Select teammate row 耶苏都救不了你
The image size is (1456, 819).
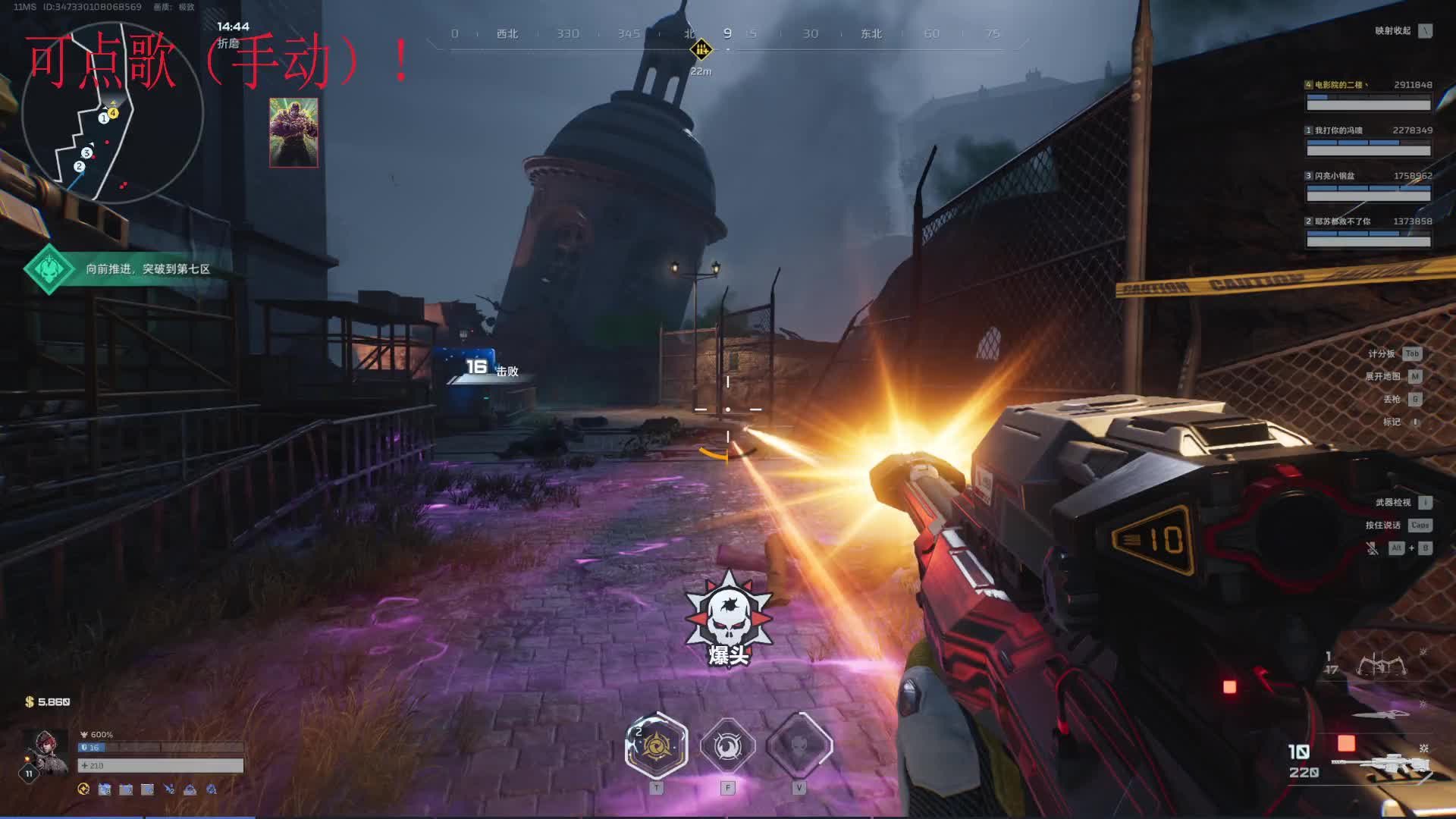[x=1368, y=233]
